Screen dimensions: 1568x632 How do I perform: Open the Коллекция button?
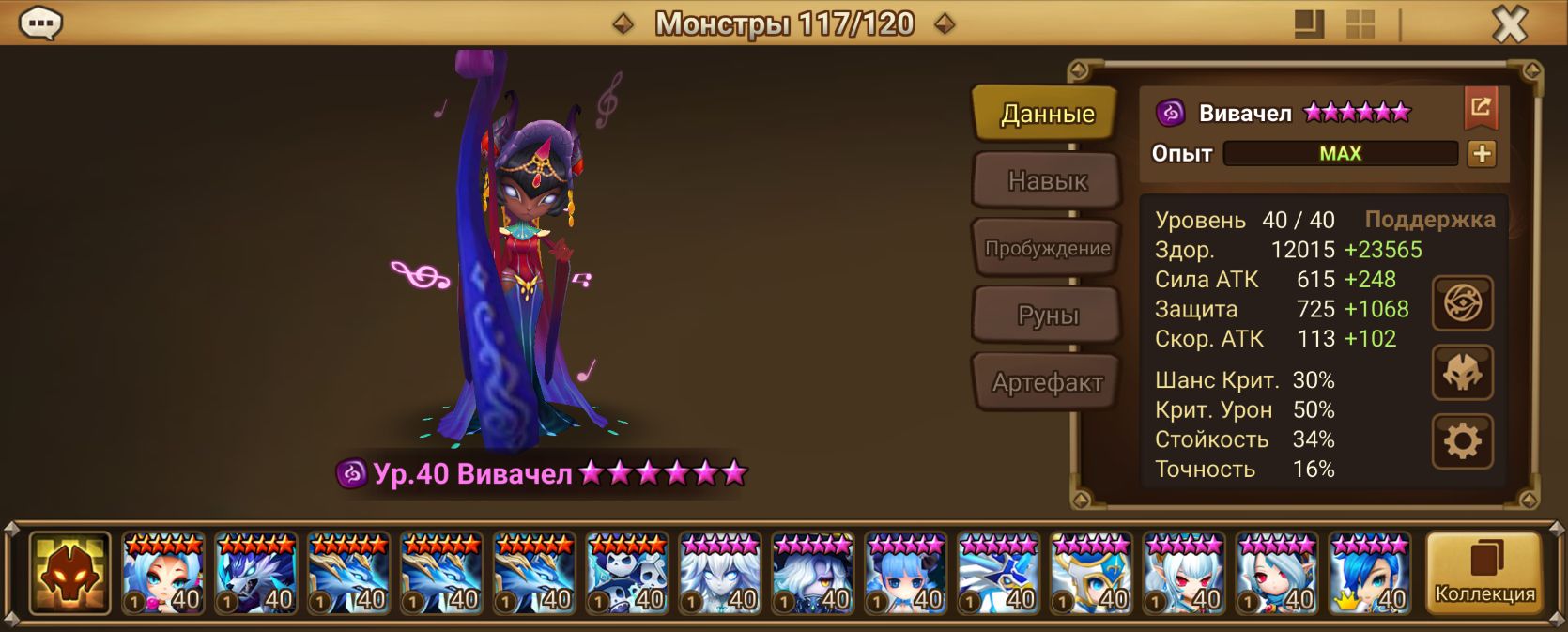(1483, 573)
